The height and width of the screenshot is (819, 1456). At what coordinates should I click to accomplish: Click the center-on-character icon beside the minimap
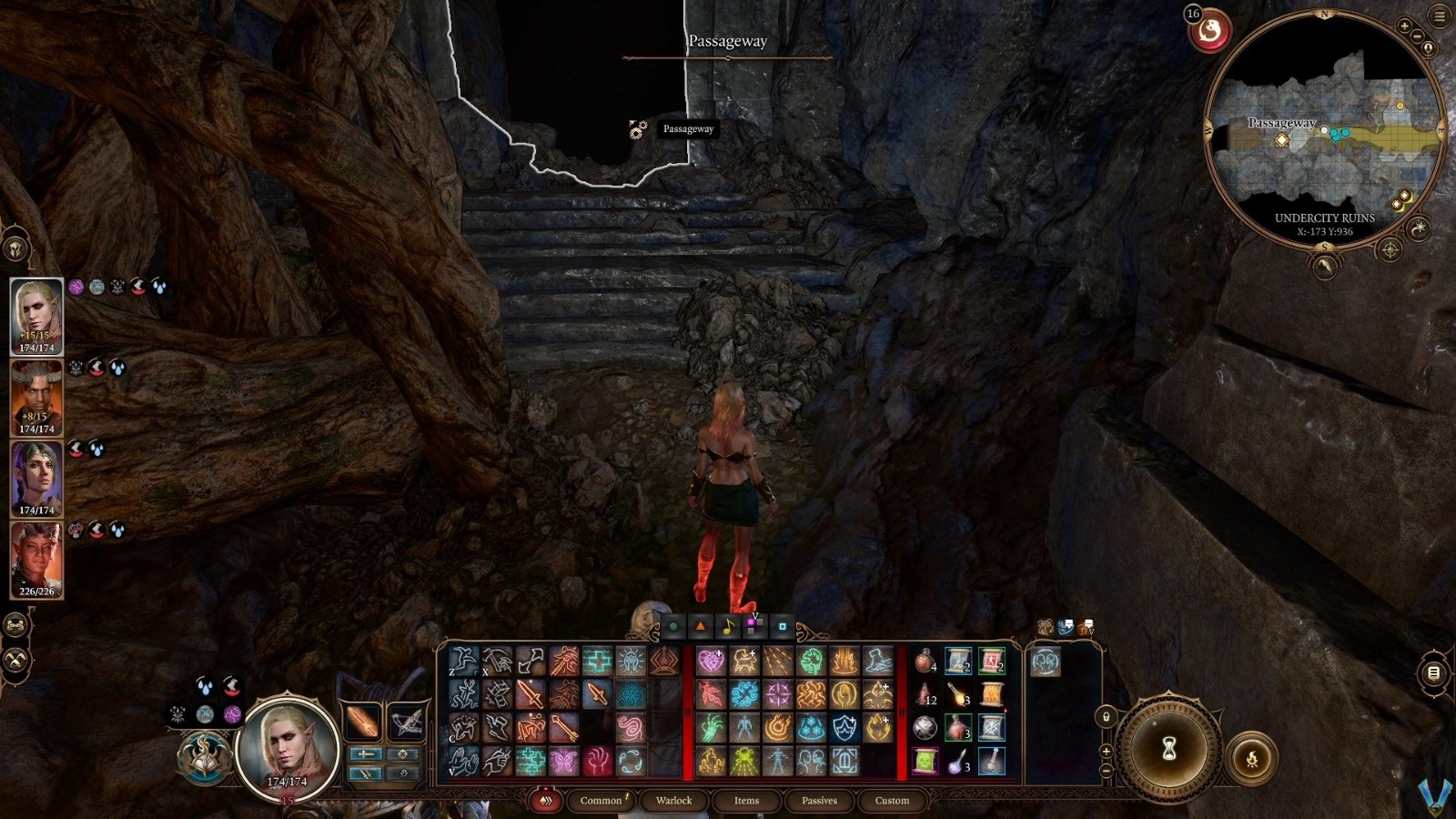tap(1429, 48)
